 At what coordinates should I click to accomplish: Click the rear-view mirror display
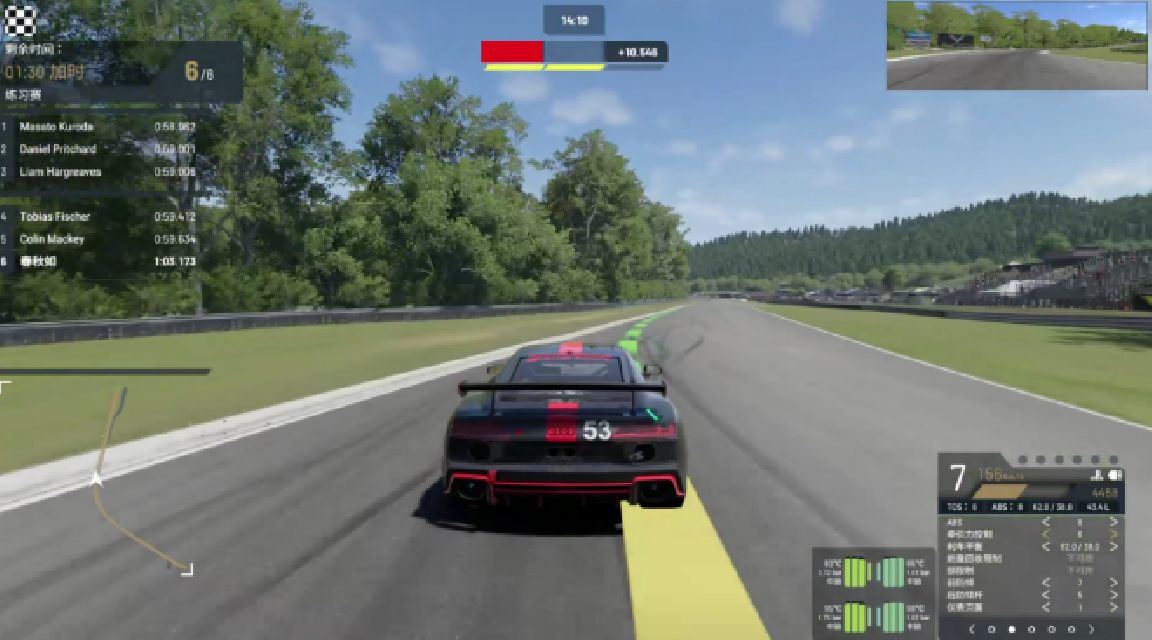coord(1016,45)
